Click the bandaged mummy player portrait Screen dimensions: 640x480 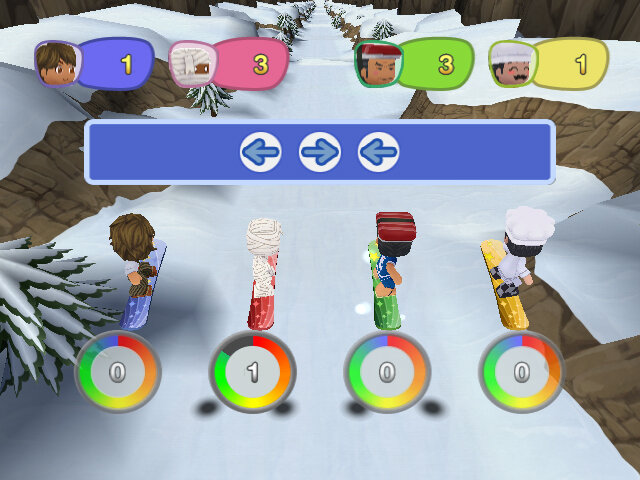click(191, 65)
